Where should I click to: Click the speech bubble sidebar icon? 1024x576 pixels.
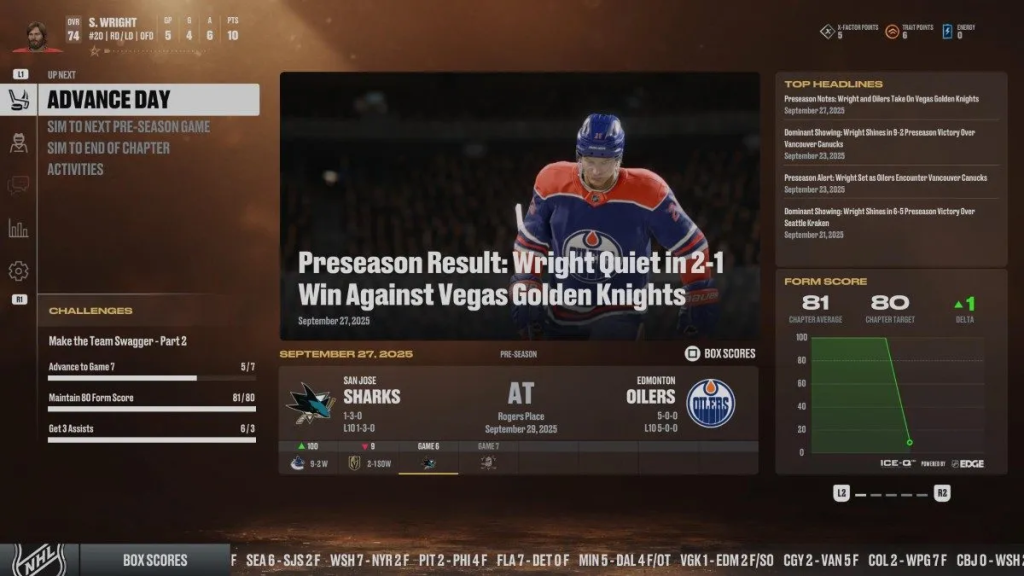pyautogui.click(x=18, y=185)
